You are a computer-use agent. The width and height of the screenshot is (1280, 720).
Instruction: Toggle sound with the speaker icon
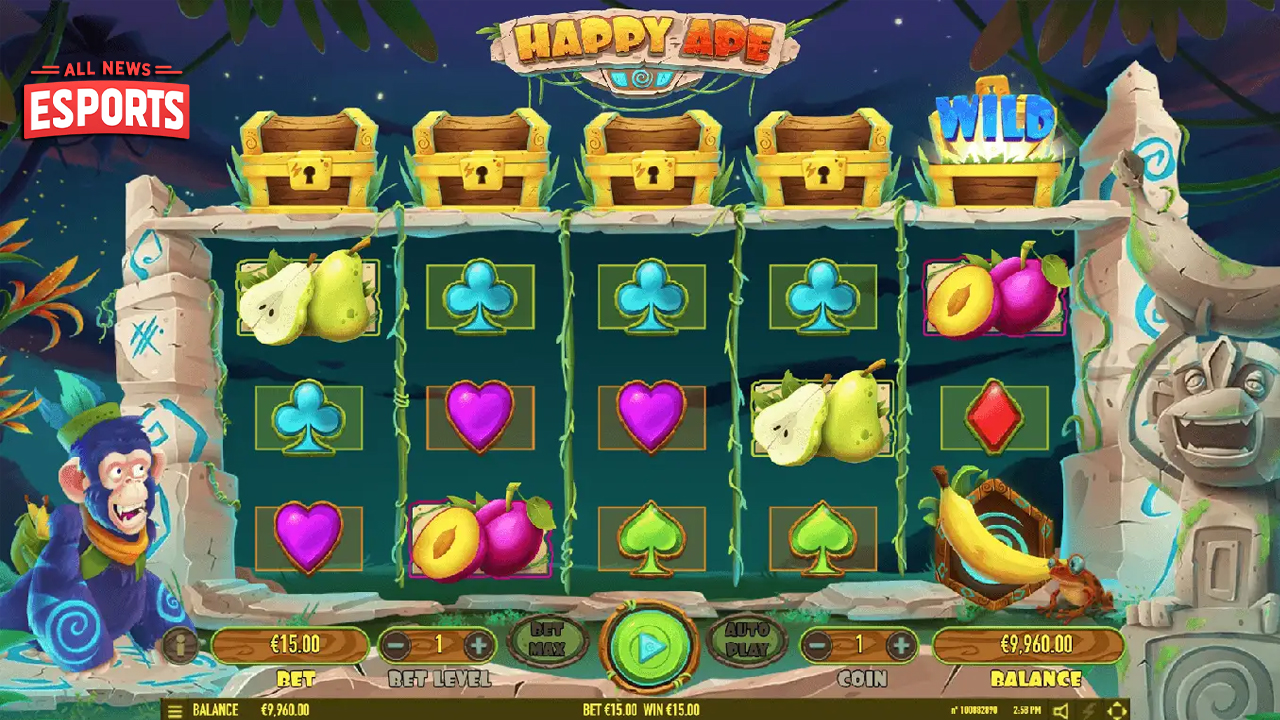click(1060, 710)
